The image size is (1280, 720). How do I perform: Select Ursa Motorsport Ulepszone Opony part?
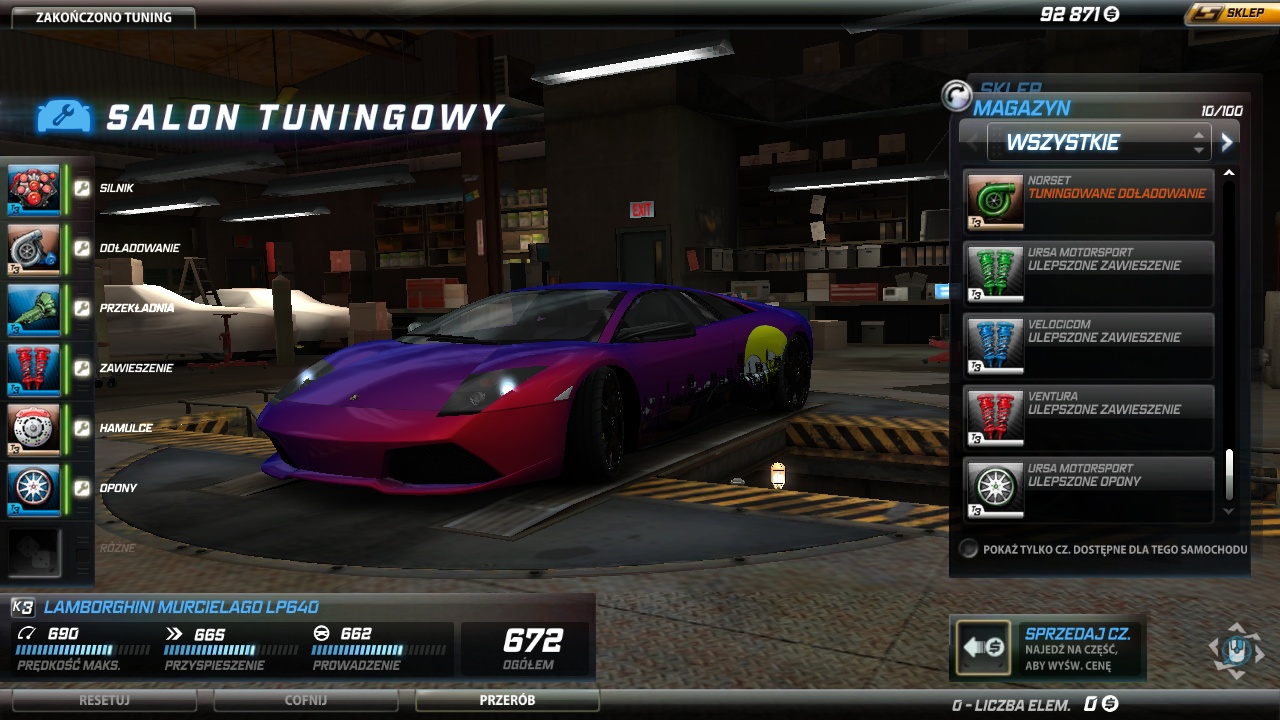1089,489
